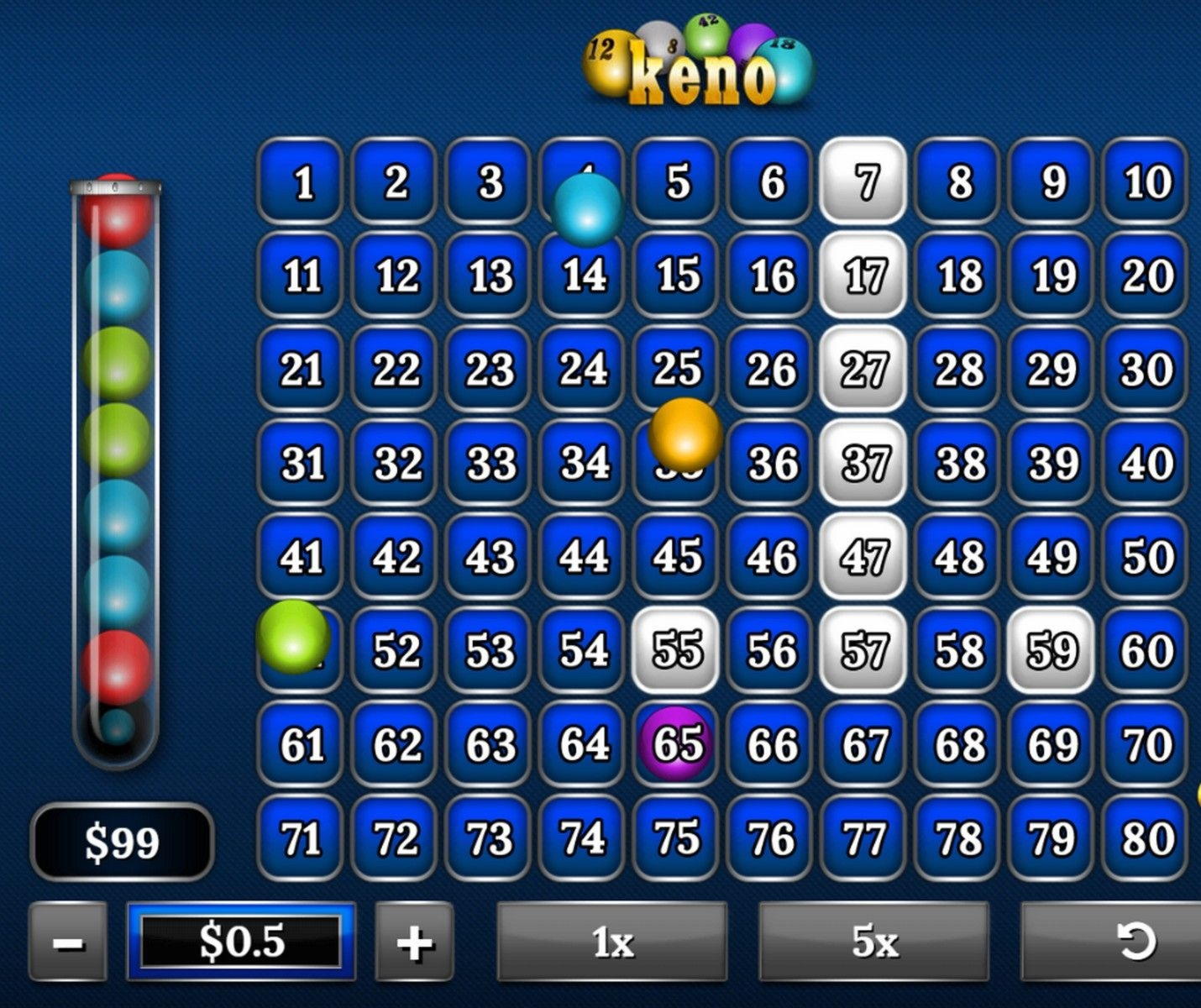Viewport: 1201px width, 1008px height.
Task: Choose number 48 tile
Action: click(958, 557)
